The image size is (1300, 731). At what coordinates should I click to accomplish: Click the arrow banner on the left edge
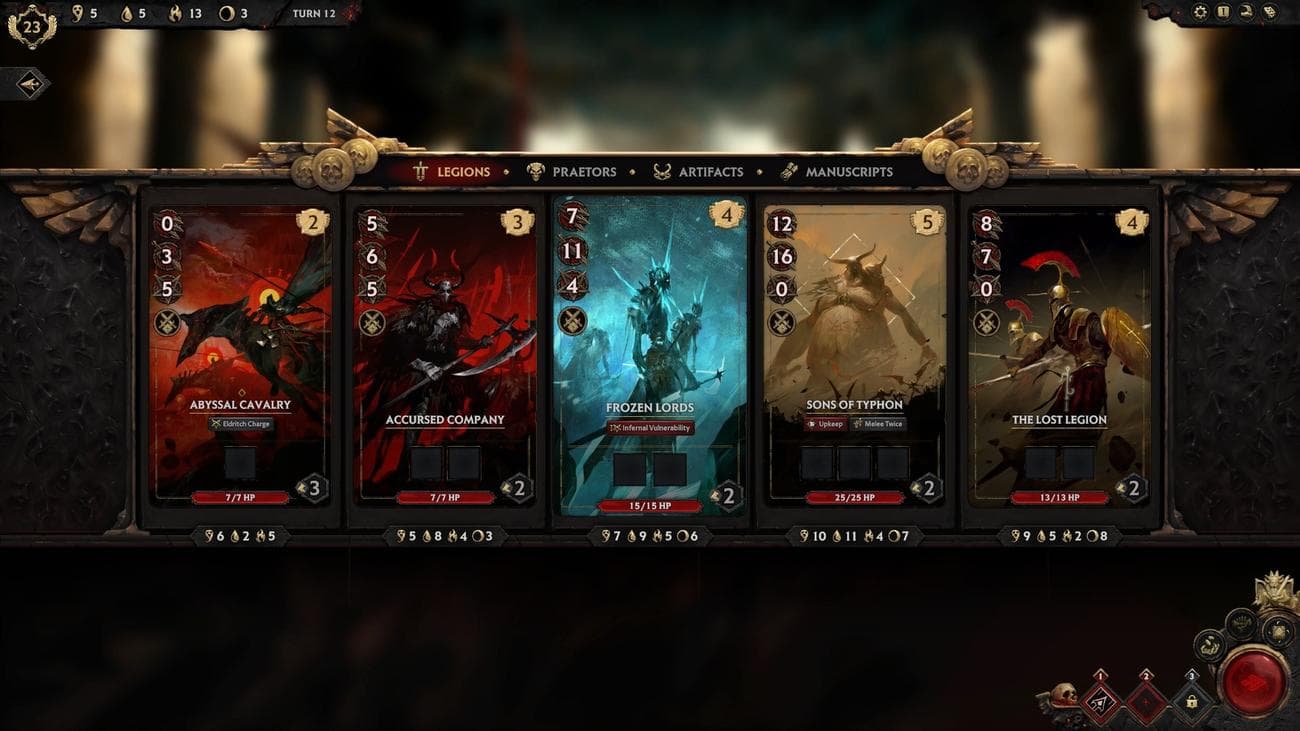(x=27, y=84)
